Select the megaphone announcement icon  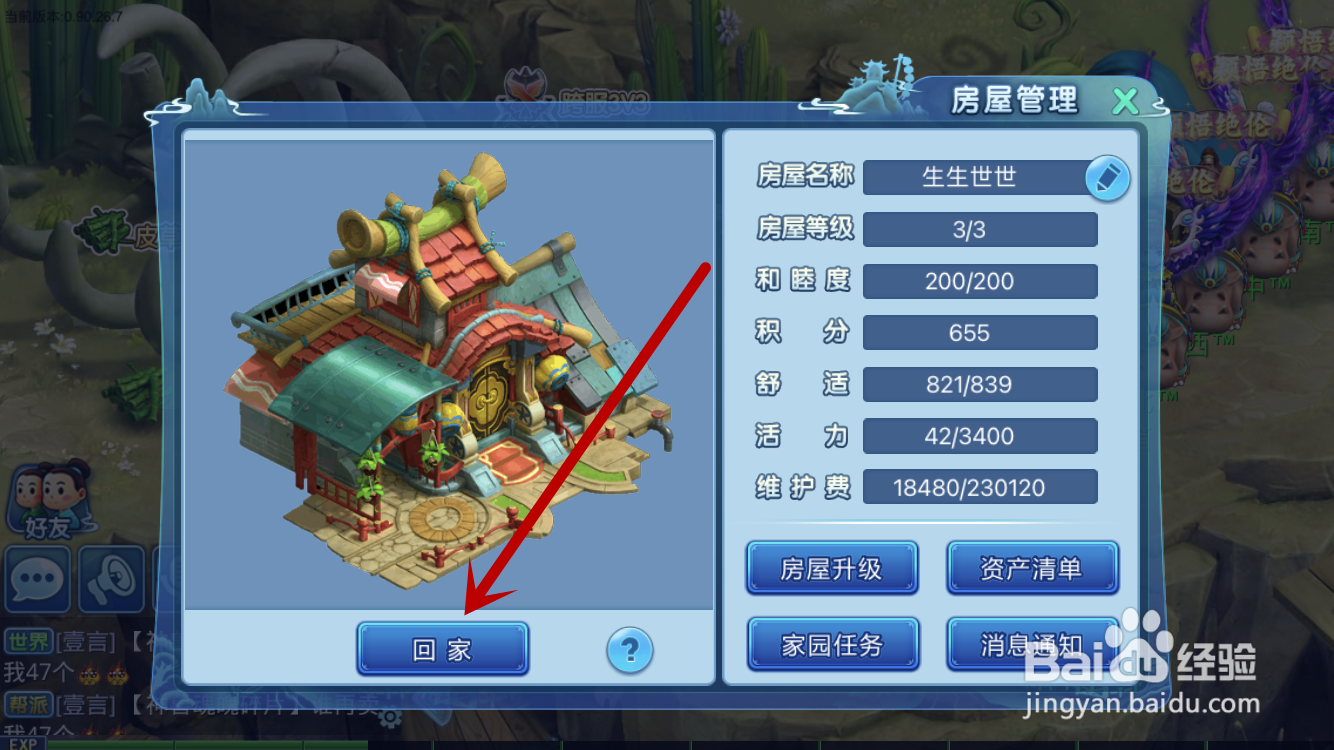113,580
